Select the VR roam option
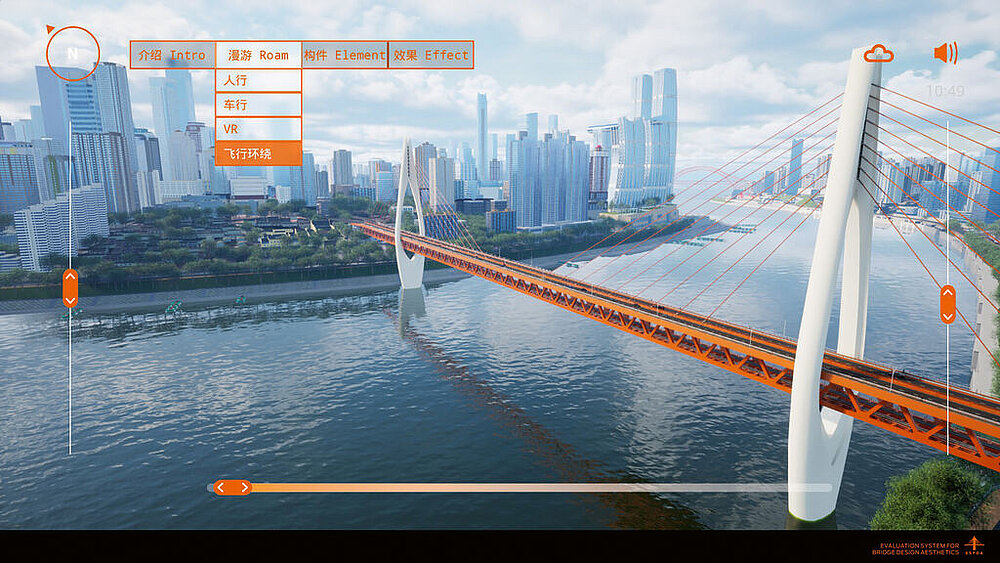This screenshot has height=563, width=1000. pyautogui.click(x=258, y=129)
